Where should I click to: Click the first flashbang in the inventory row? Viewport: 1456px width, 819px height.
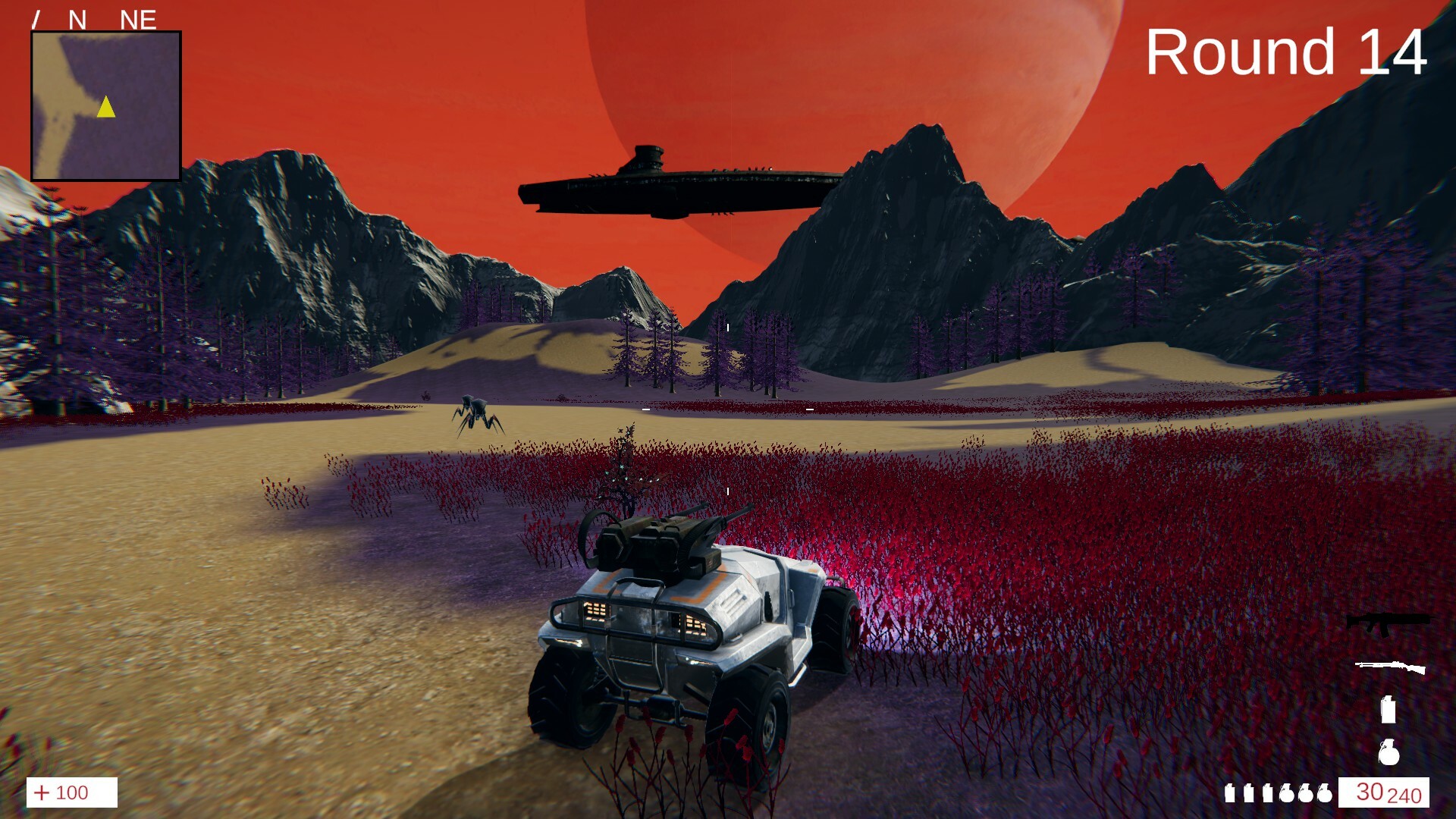(1230, 795)
